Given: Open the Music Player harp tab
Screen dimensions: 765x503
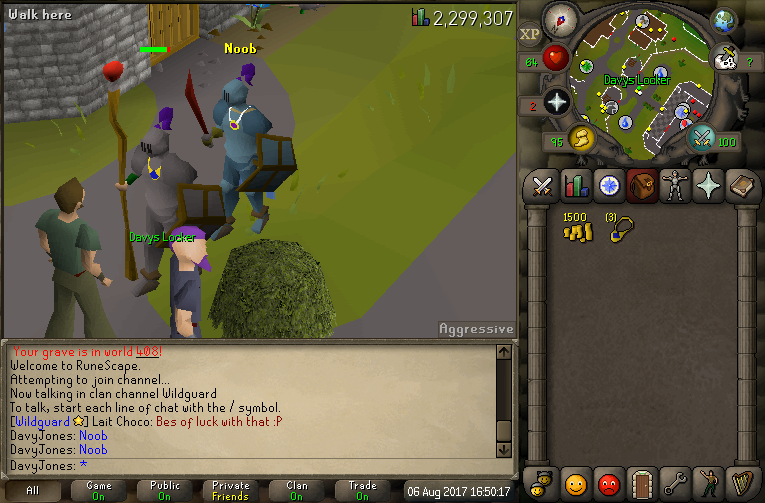Looking at the screenshot, I should pos(741,481).
